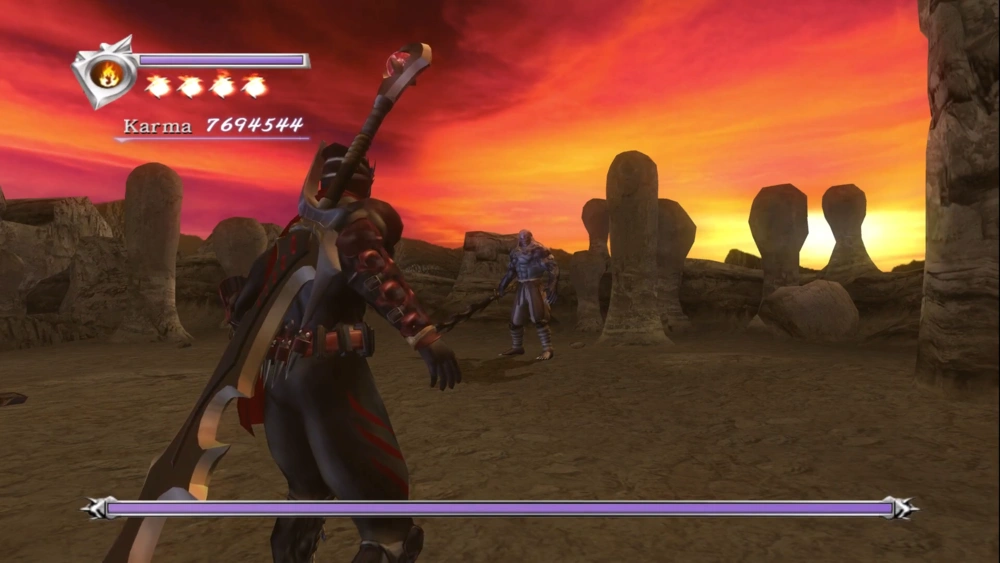Select the fire Ninpo emblem icon
The width and height of the screenshot is (1000, 563).
pyautogui.click(x=106, y=73)
